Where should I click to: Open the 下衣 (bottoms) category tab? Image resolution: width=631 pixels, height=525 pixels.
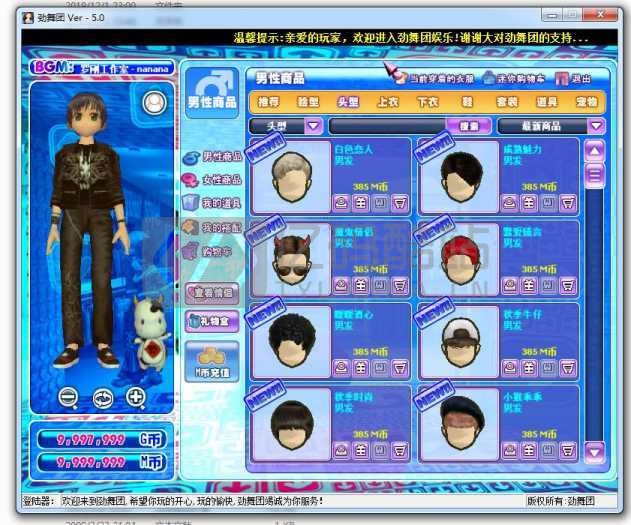tap(428, 102)
